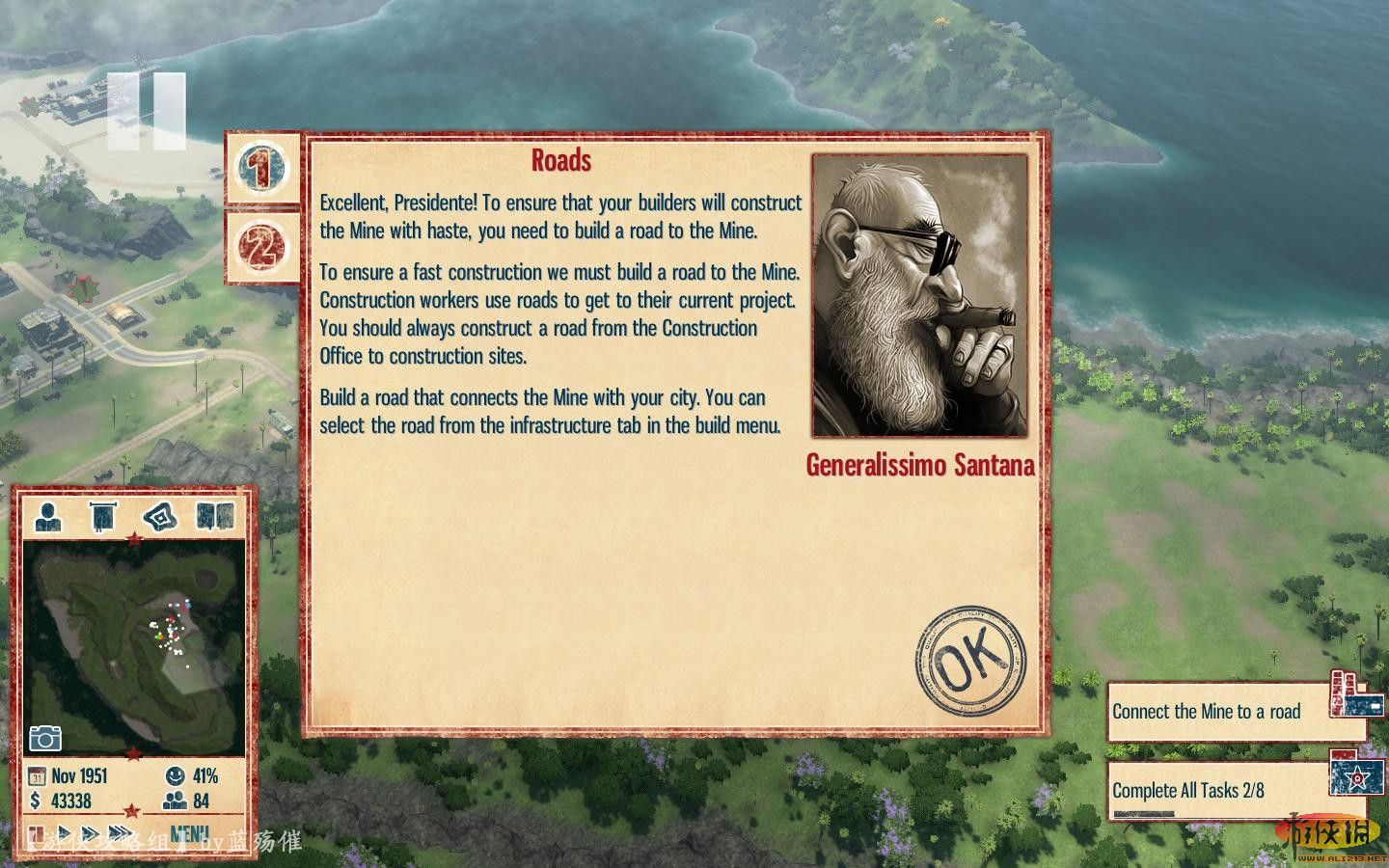The width and height of the screenshot is (1389, 868).
Task: Click the island minimap
Action: (x=135, y=643)
